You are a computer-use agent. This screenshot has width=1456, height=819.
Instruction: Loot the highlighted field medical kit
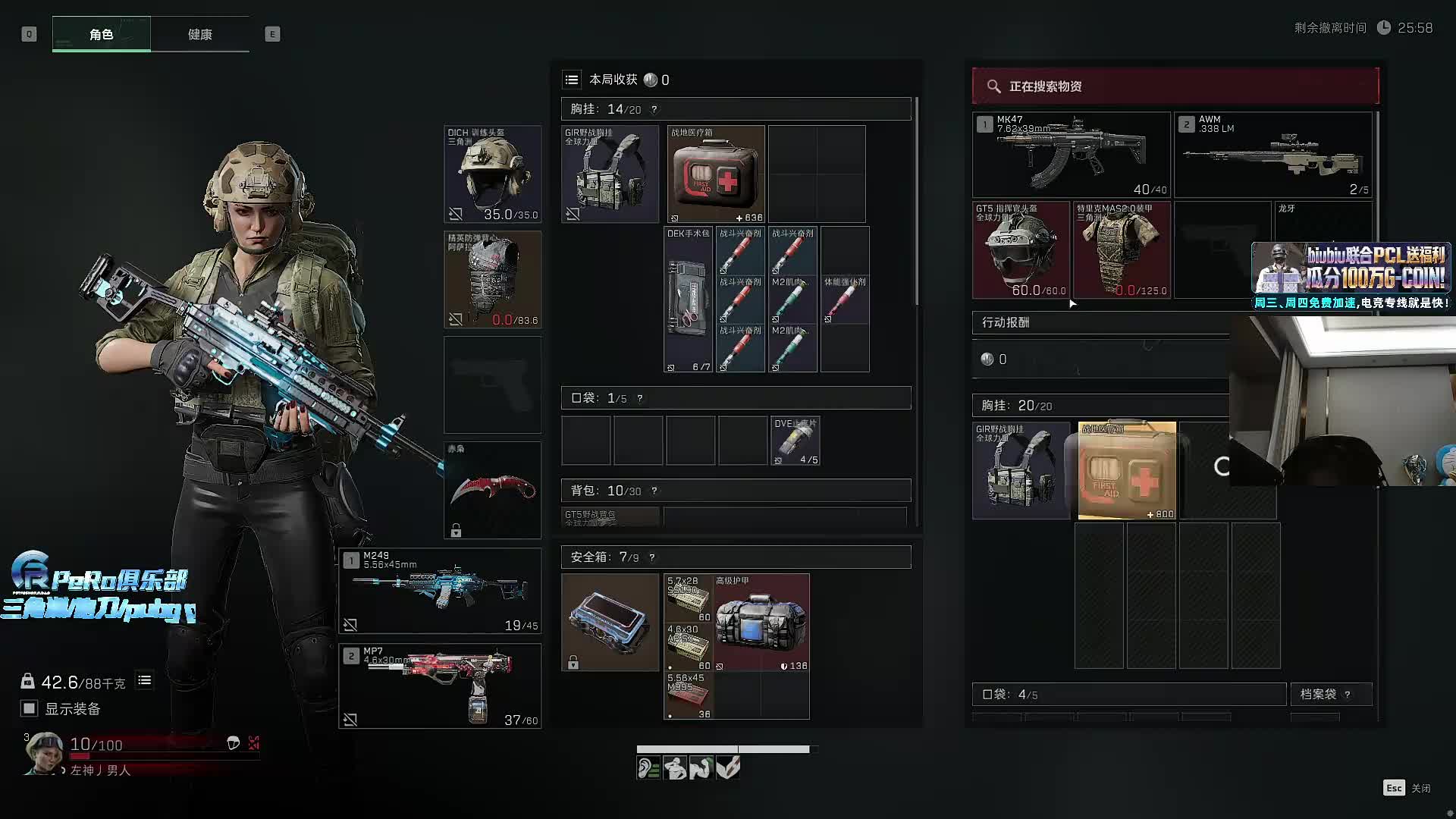coord(1127,470)
